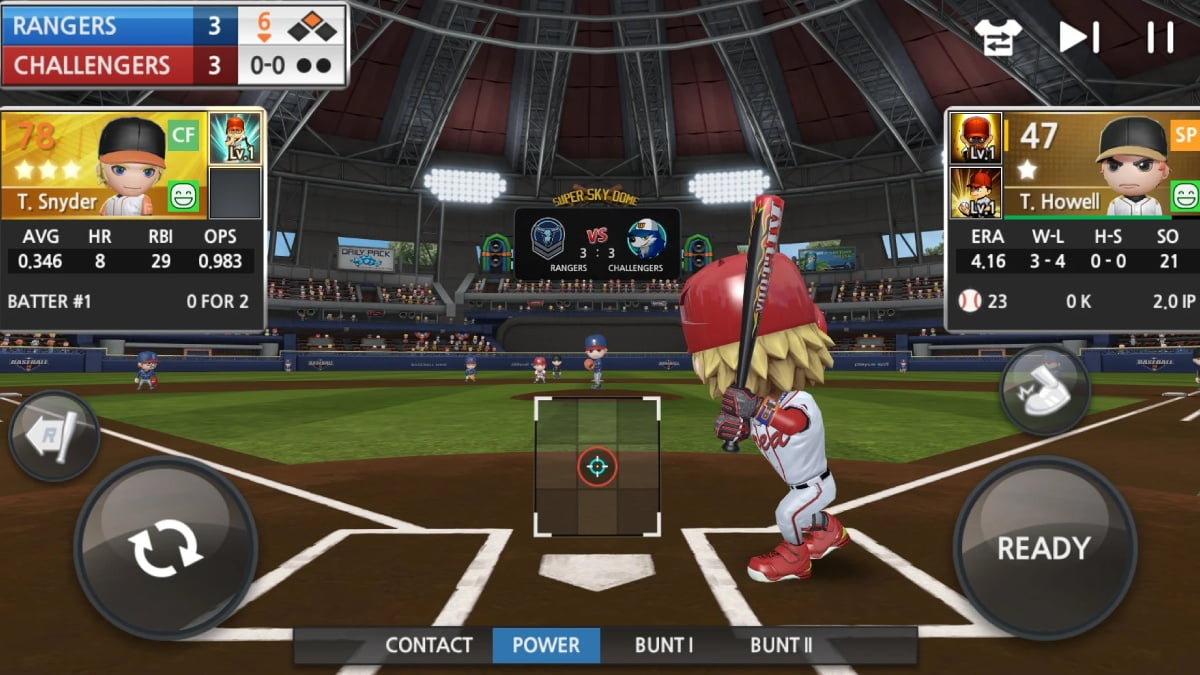
Task: Skip ahead with the fast-forward button
Action: coord(1079,37)
